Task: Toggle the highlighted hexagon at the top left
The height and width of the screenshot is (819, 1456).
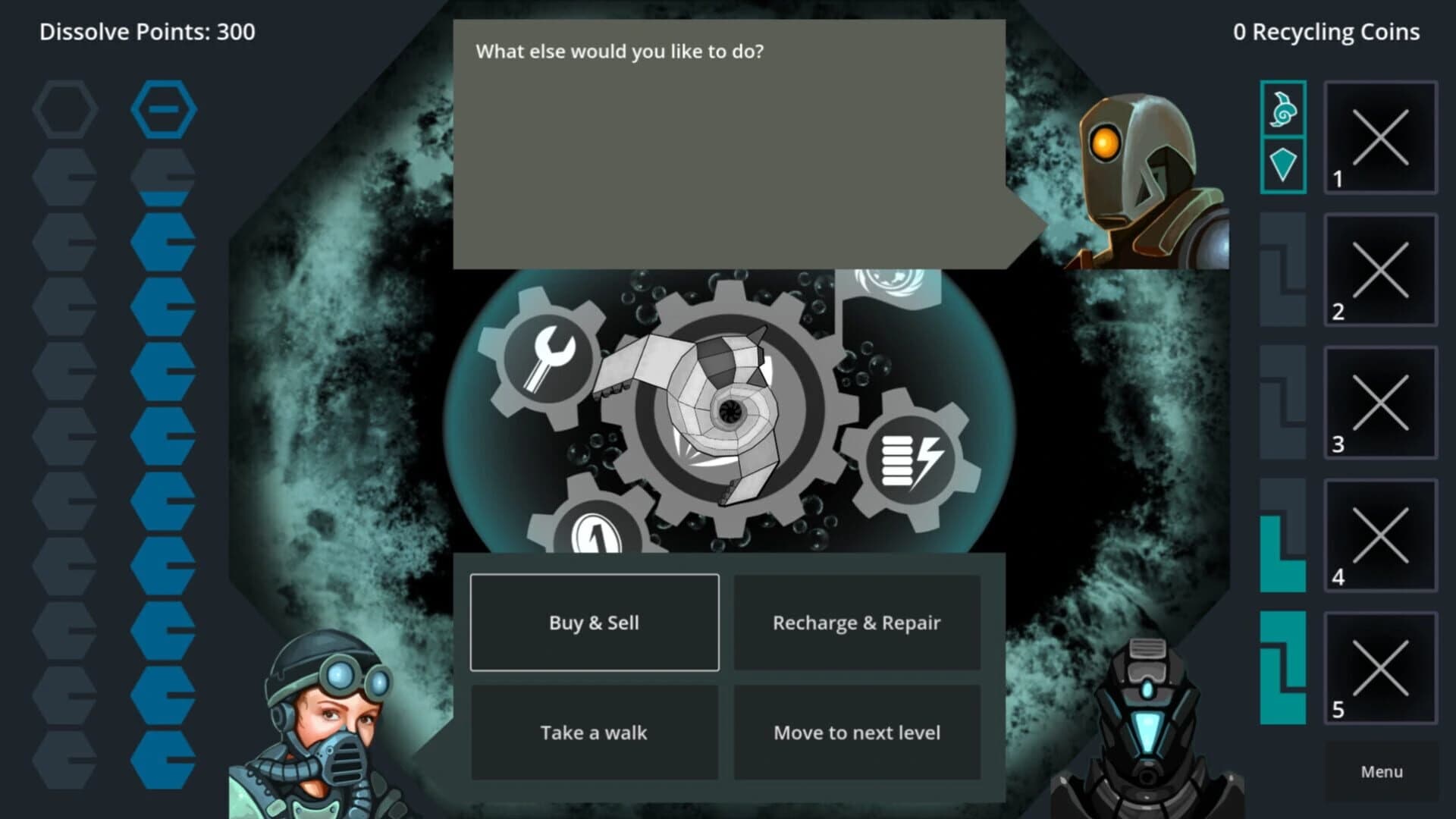Action: [163, 108]
